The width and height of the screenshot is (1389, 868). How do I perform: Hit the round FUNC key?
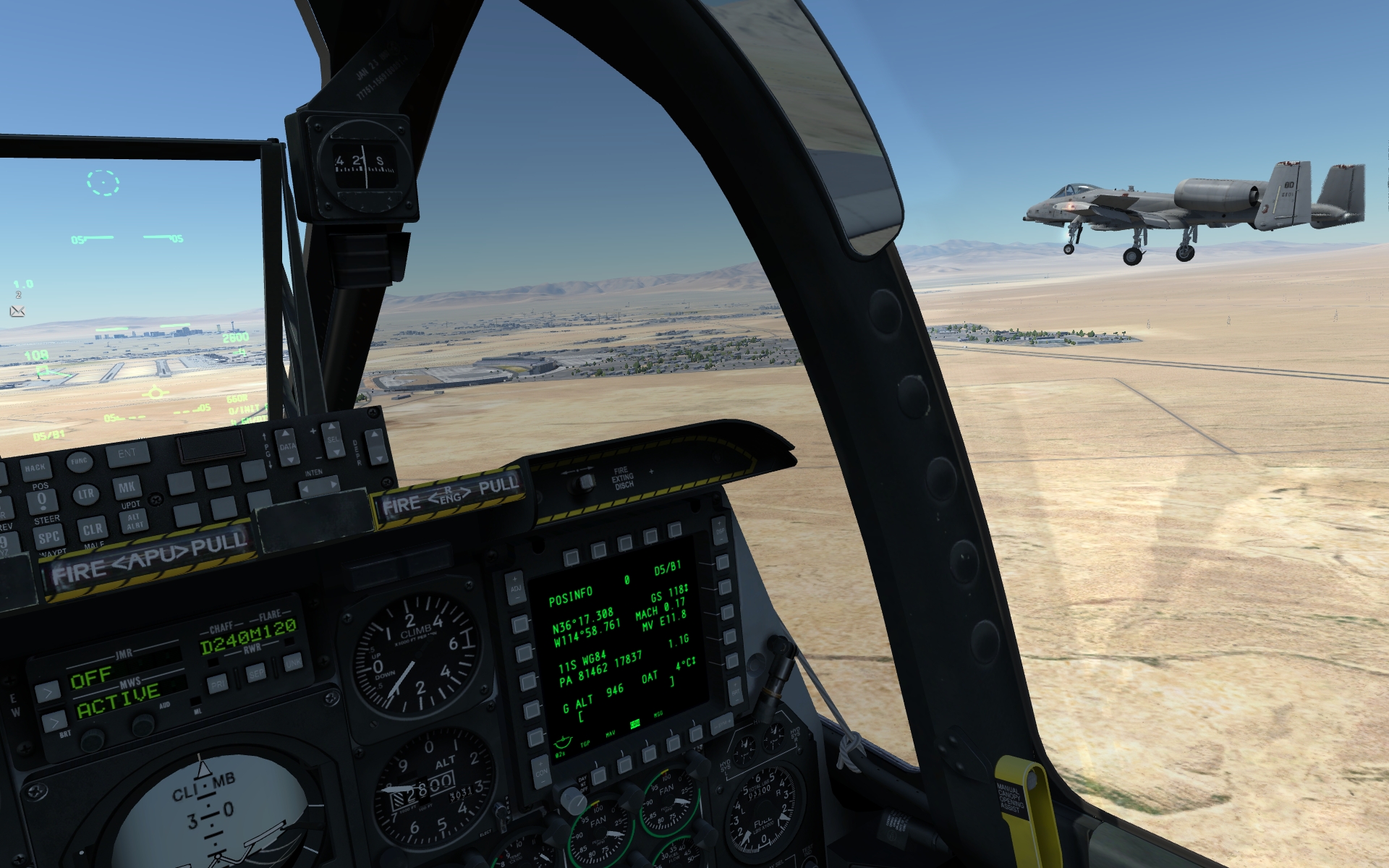(79, 461)
